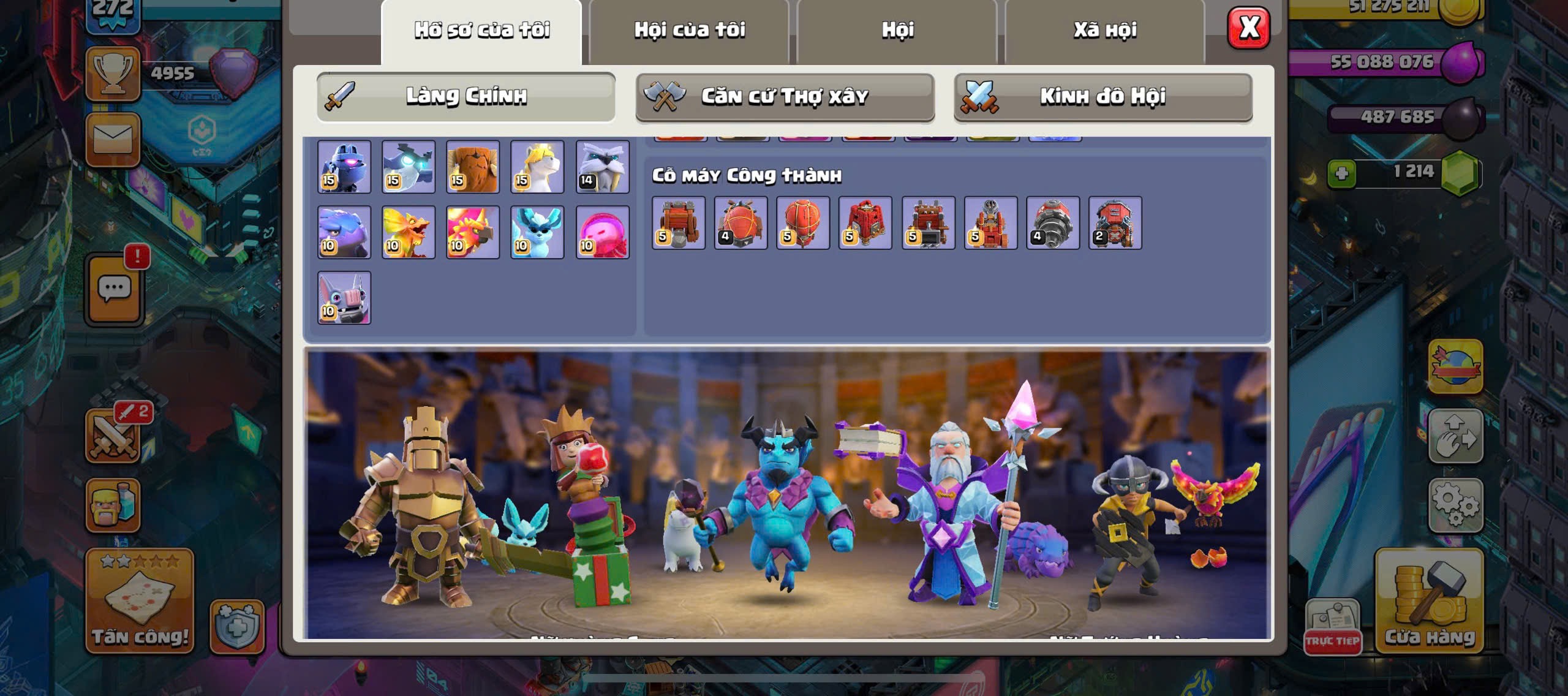Close the profile window
Image resolution: width=1568 pixels, height=696 pixels.
tap(1248, 28)
